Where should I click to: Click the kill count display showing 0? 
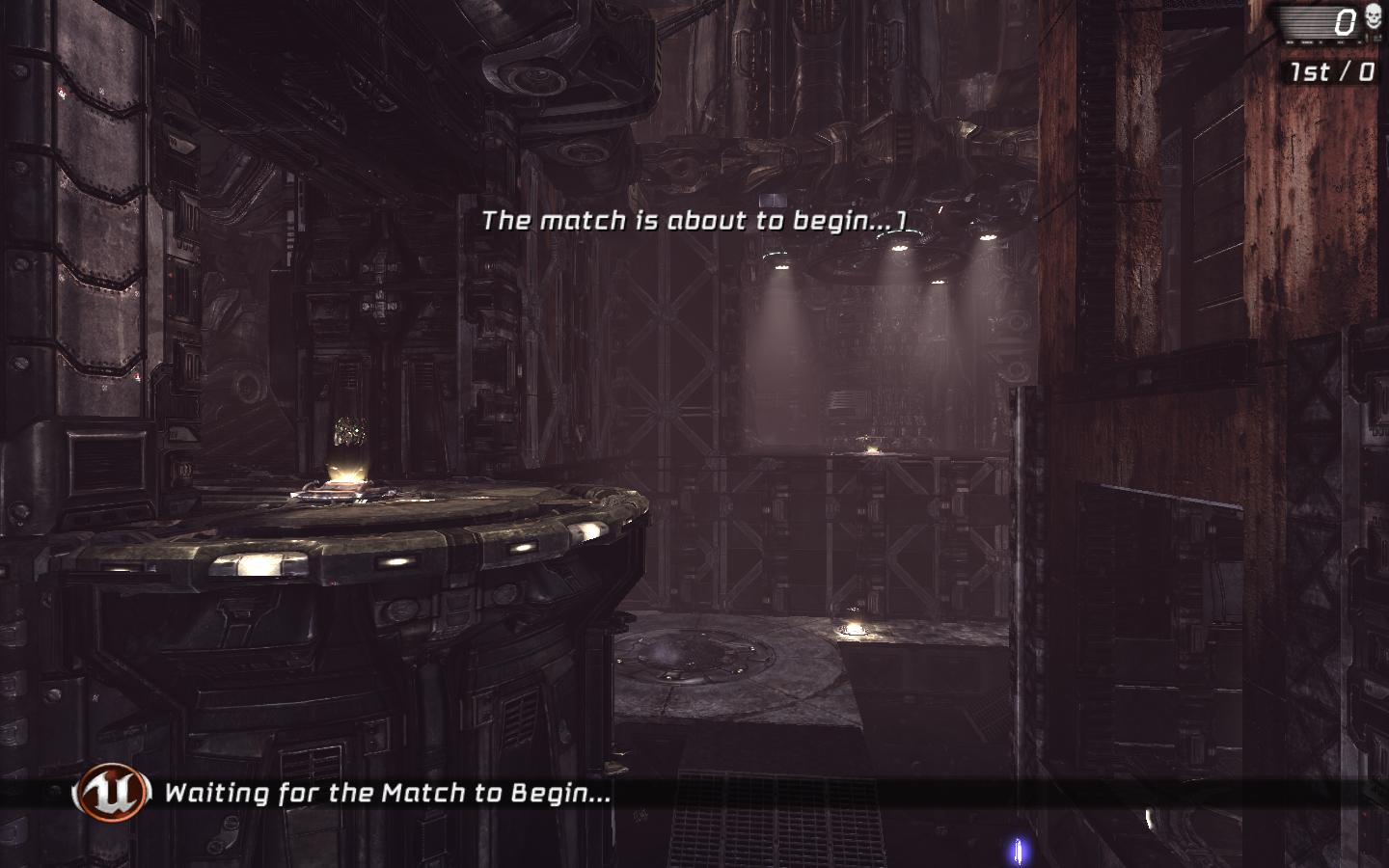click(x=1344, y=22)
